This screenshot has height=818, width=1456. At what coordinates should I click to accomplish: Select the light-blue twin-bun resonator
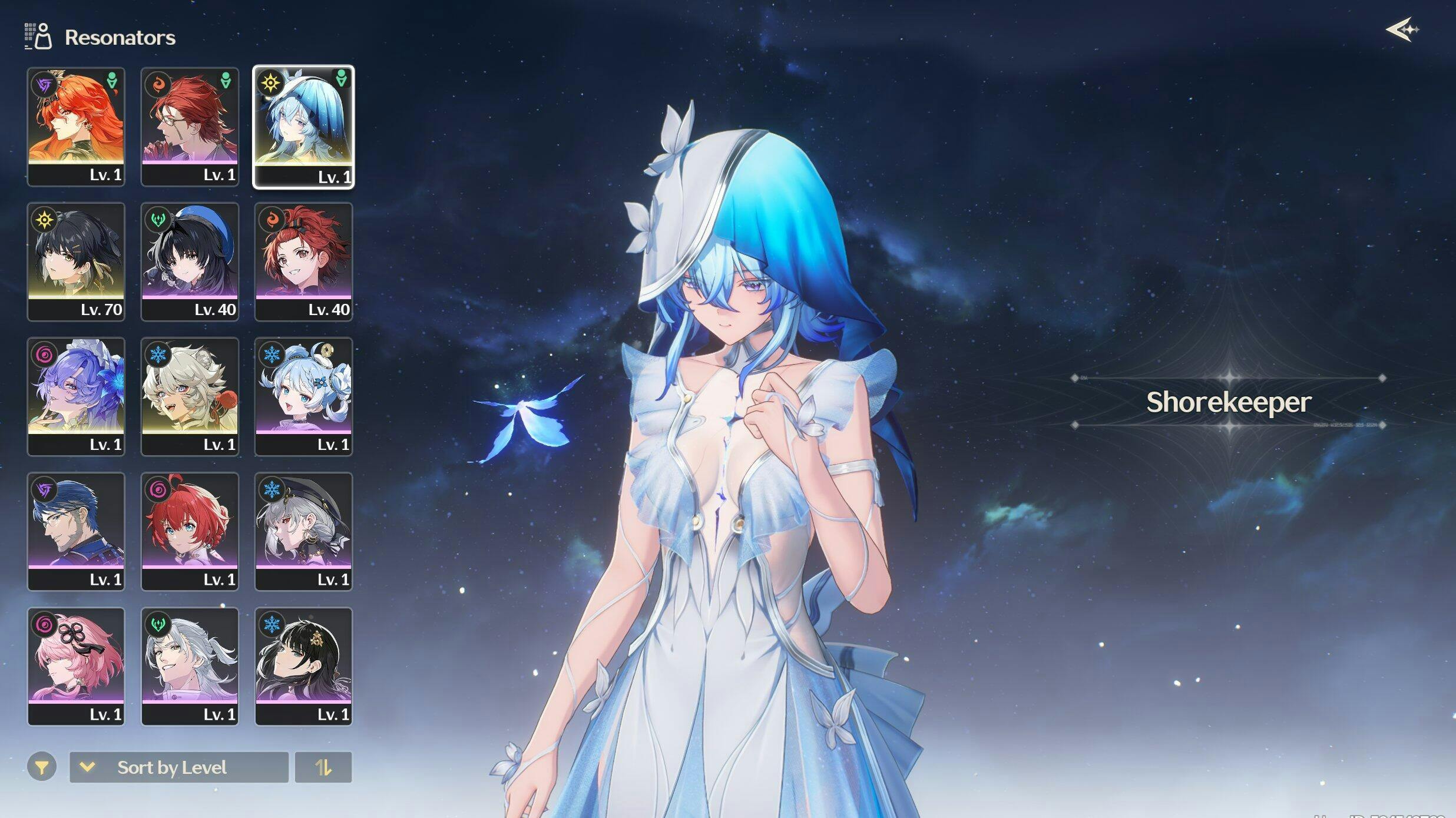[303, 396]
